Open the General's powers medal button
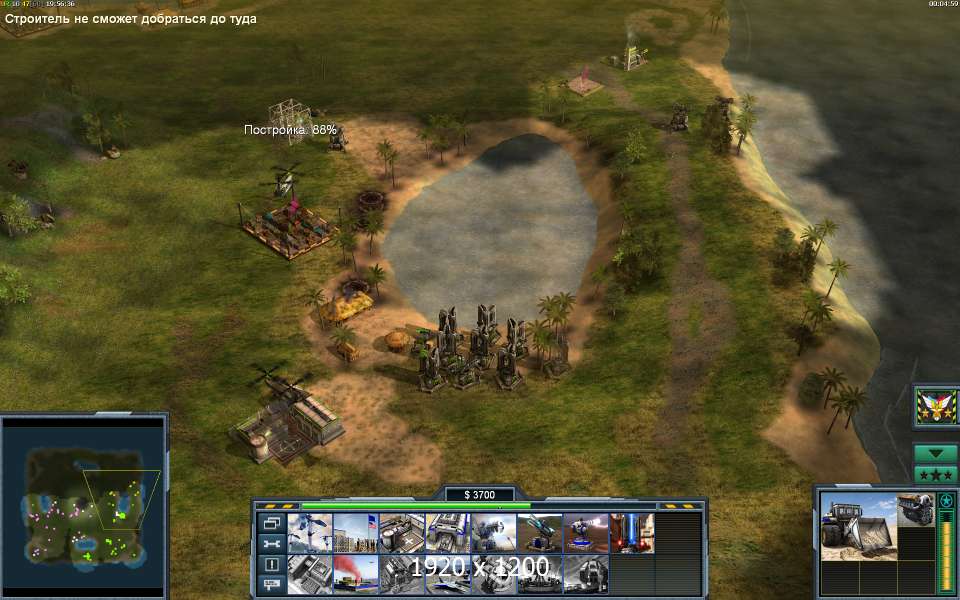Image resolution: width=960 pixels, height=600 pixels. pyautogui.click(x=936, y=406)
